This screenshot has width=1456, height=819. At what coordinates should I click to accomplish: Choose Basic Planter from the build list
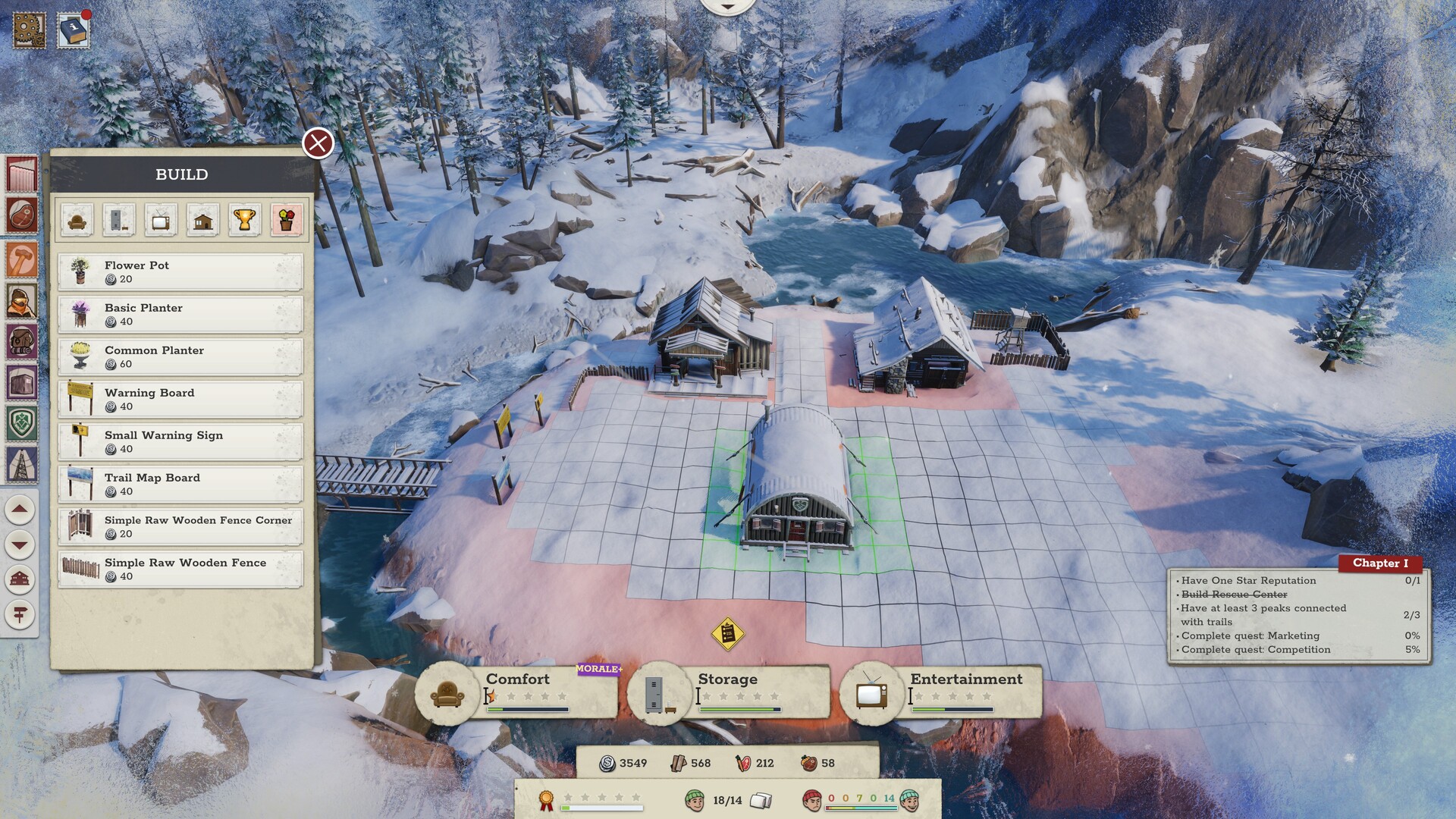pyautogui.click(x=180, y=315)
